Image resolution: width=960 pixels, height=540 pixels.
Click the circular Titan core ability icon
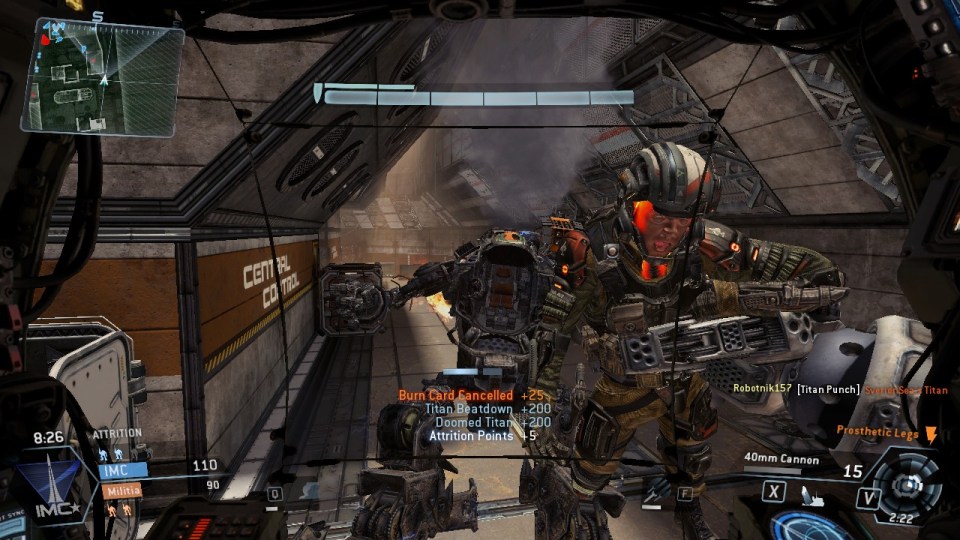[907, 483]
